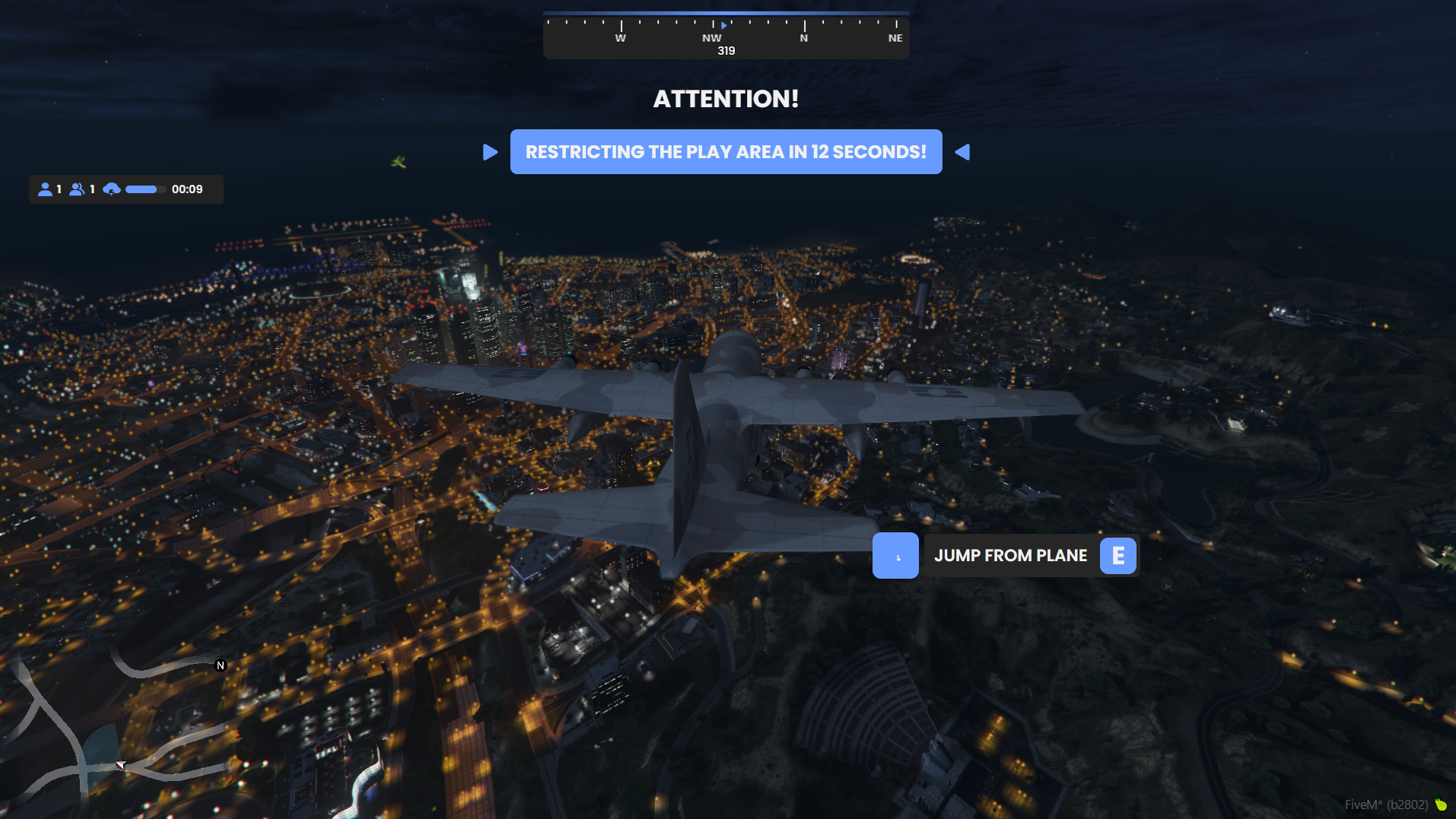
Task: Click the compass heading bar
Action: click(x=726, y=36)
